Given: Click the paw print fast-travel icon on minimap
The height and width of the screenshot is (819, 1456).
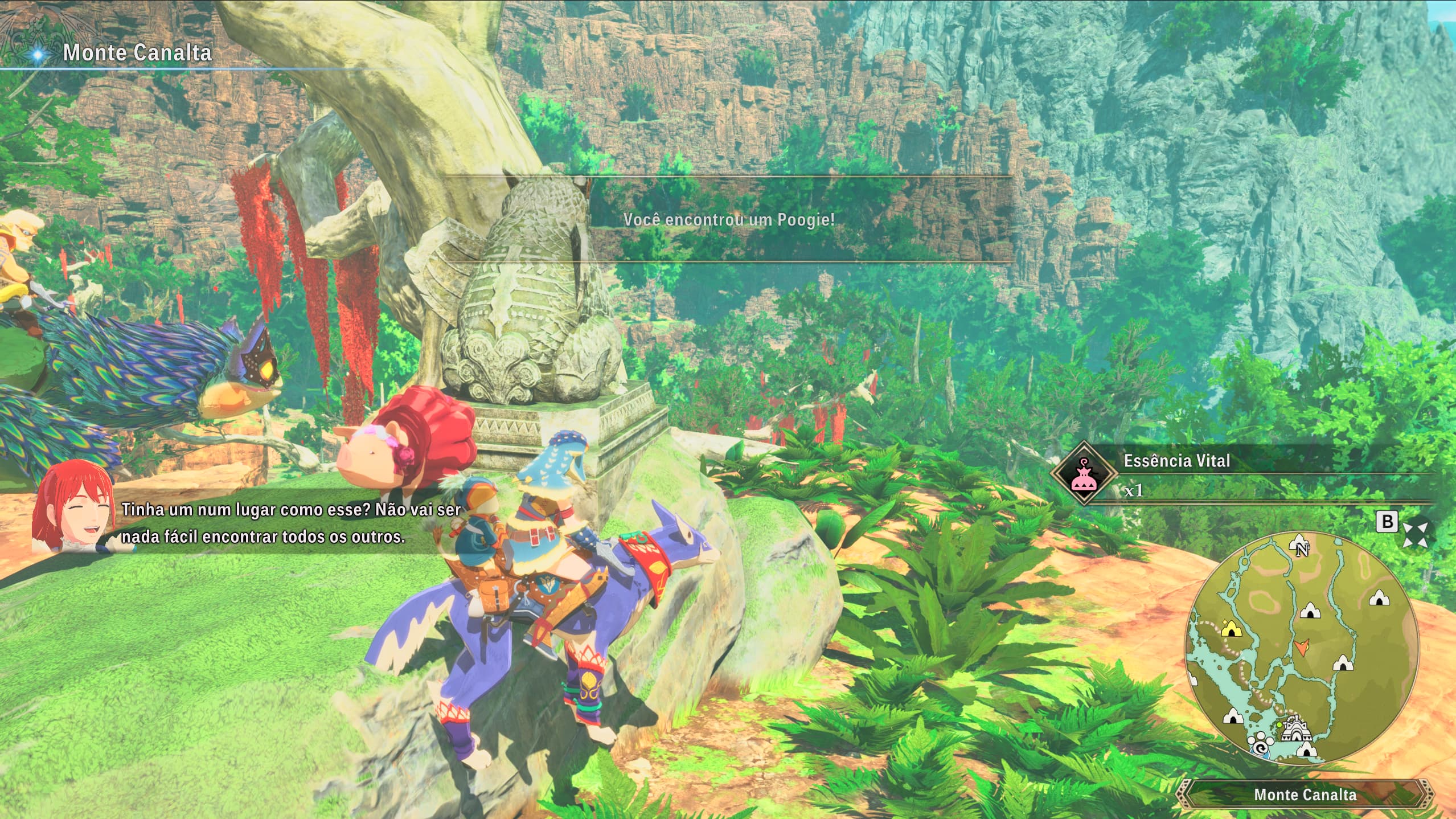Looking at the screenshot, I should (x=1261, y=744).
